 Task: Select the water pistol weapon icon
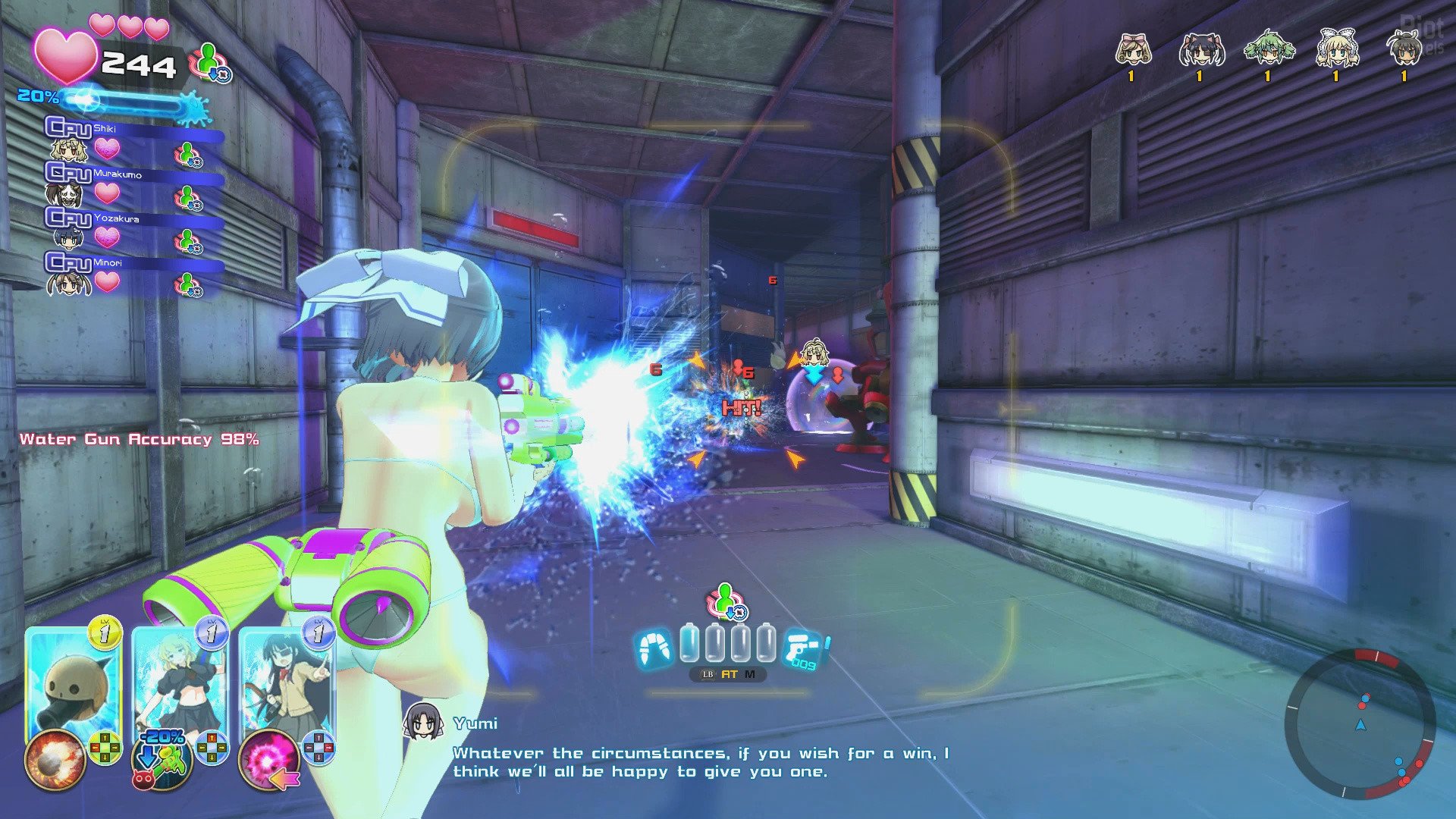[x=805, y=649]
